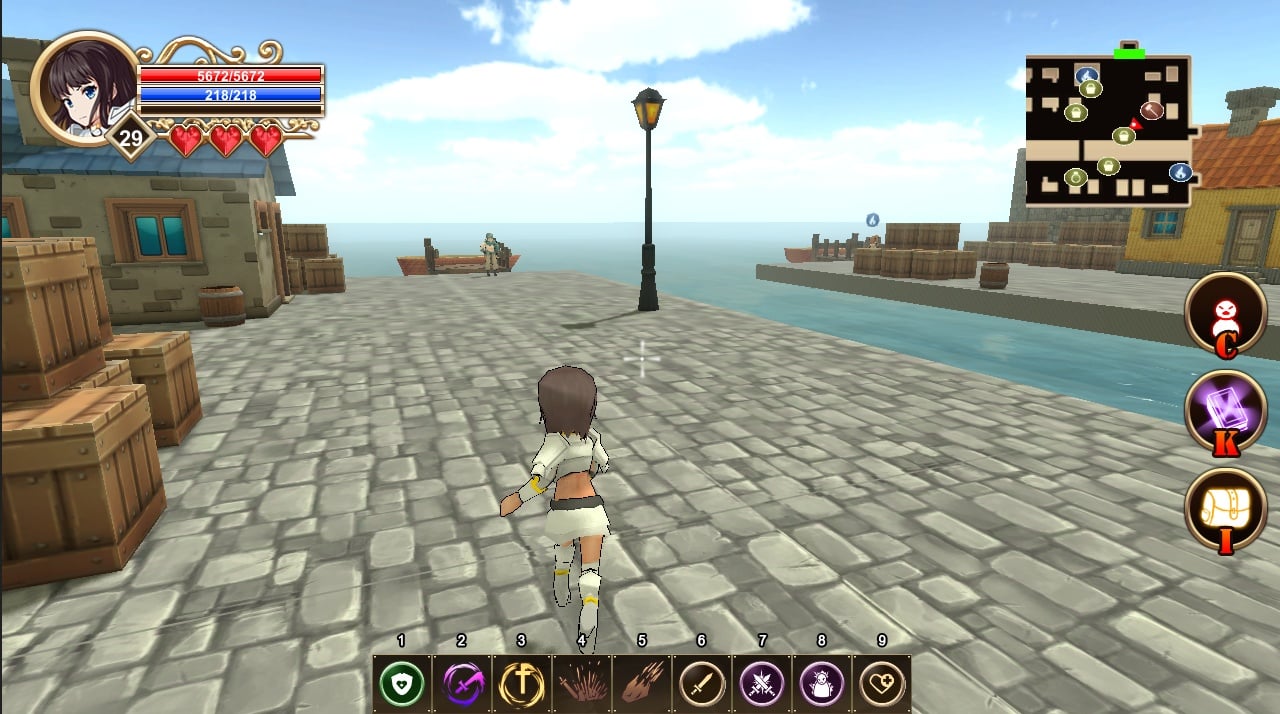Use the purple sword slash skill
Image resolution: width=1280 pixels, height=714 pixels.
(x=462, y=685)
